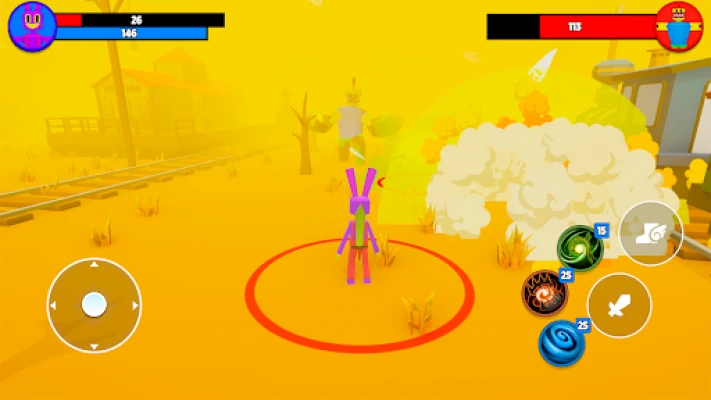Use the fiery orange swirl ability

click(x=544, y=293)
